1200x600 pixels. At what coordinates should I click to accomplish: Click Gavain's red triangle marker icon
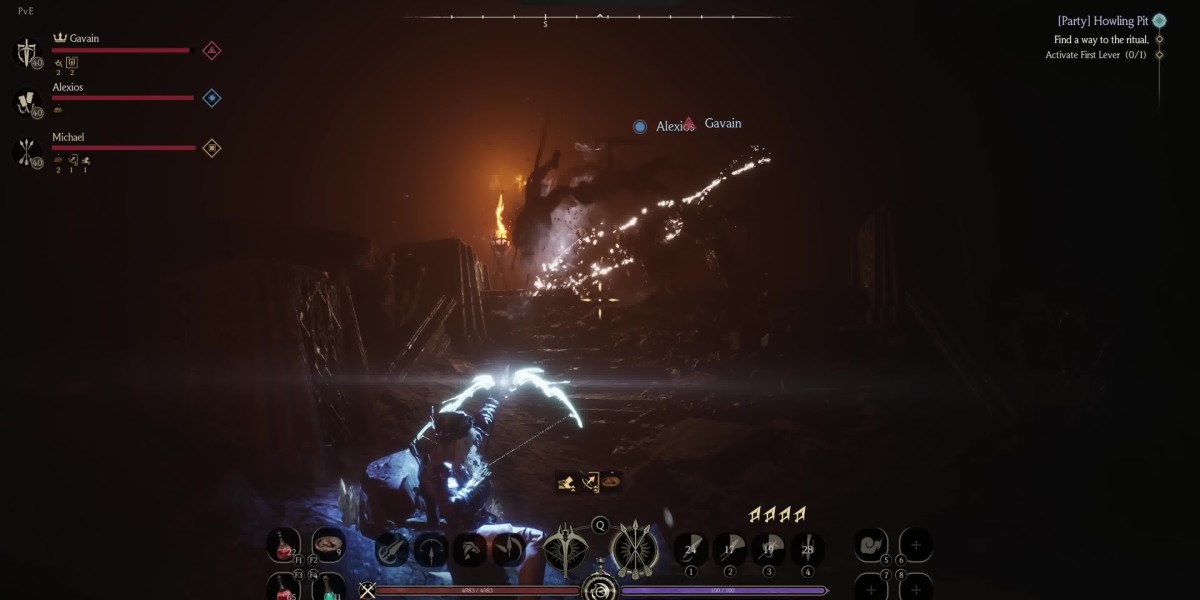(x=212, y=50)
